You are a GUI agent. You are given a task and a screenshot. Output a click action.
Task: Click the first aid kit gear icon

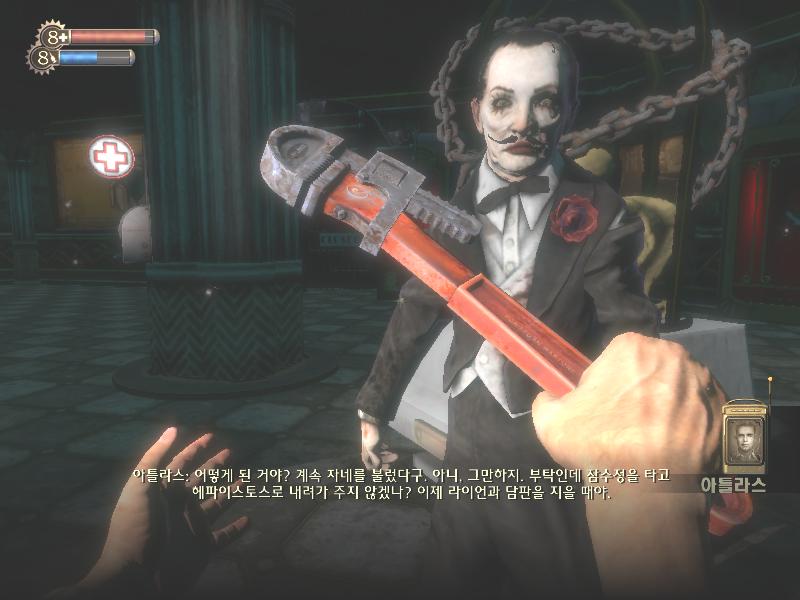click(x=54, y=37)
